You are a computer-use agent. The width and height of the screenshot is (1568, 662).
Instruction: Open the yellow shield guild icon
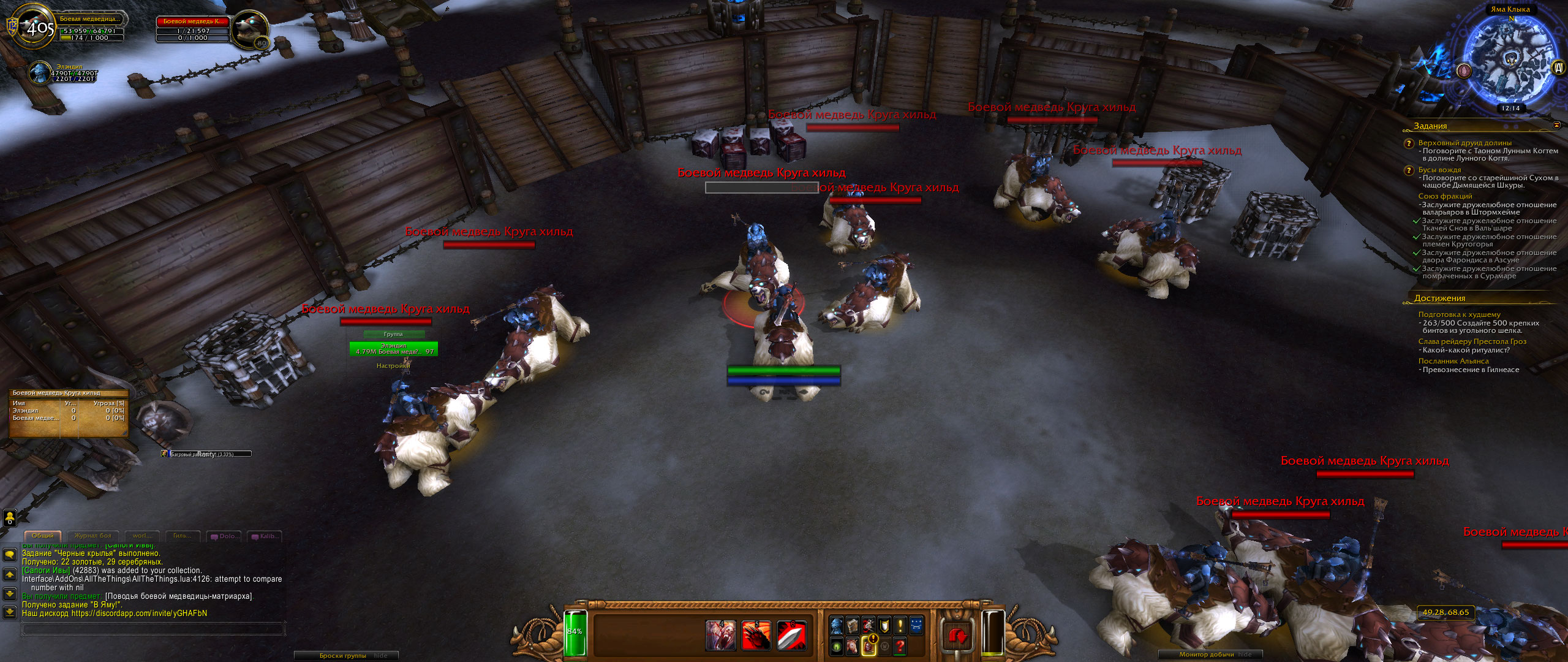(884, 626)
